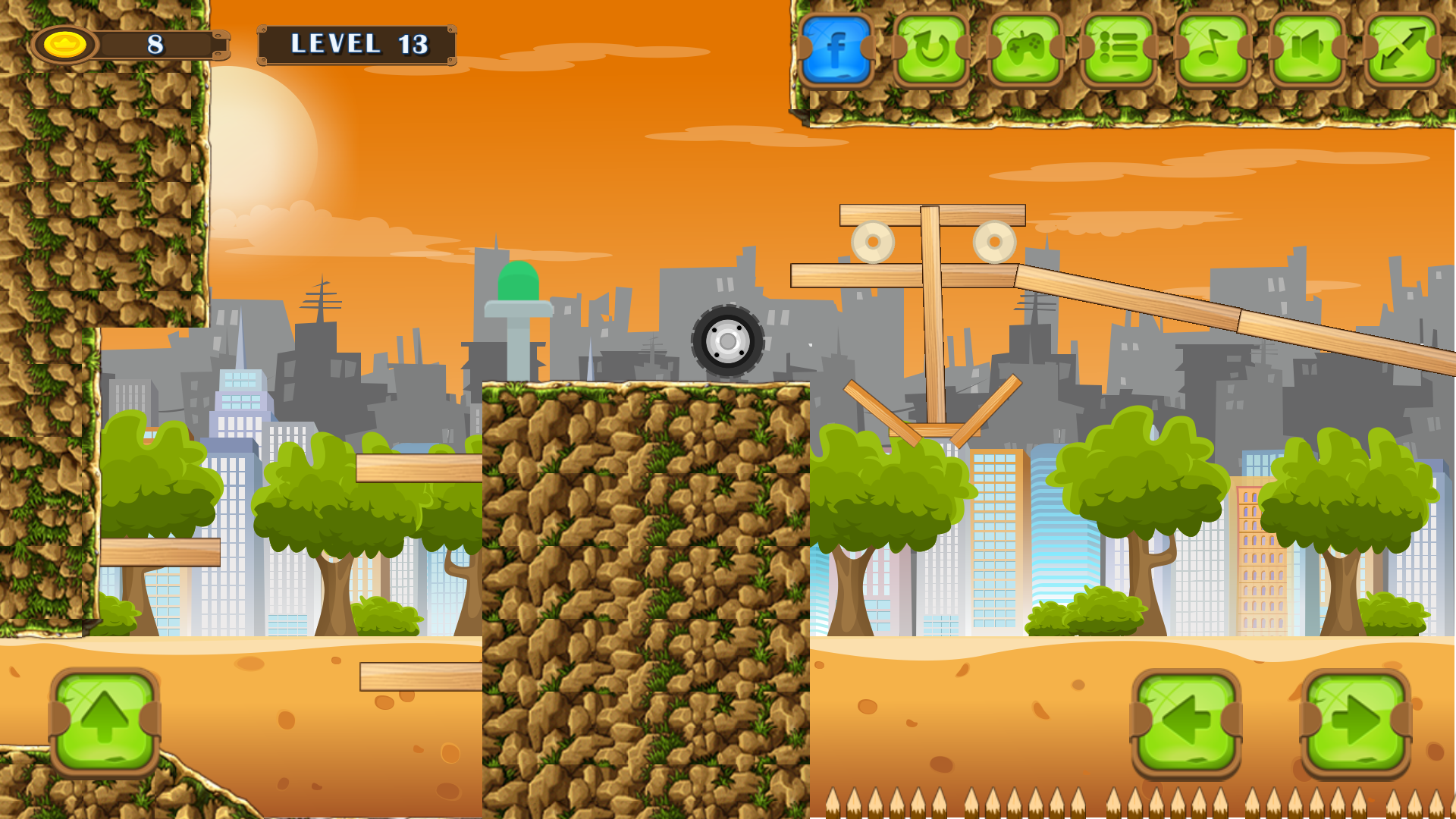The width and height of the screenshot is (1456, 819).
Task: Click the green left-arrow move button
Action: click(x=1186, y=722)
